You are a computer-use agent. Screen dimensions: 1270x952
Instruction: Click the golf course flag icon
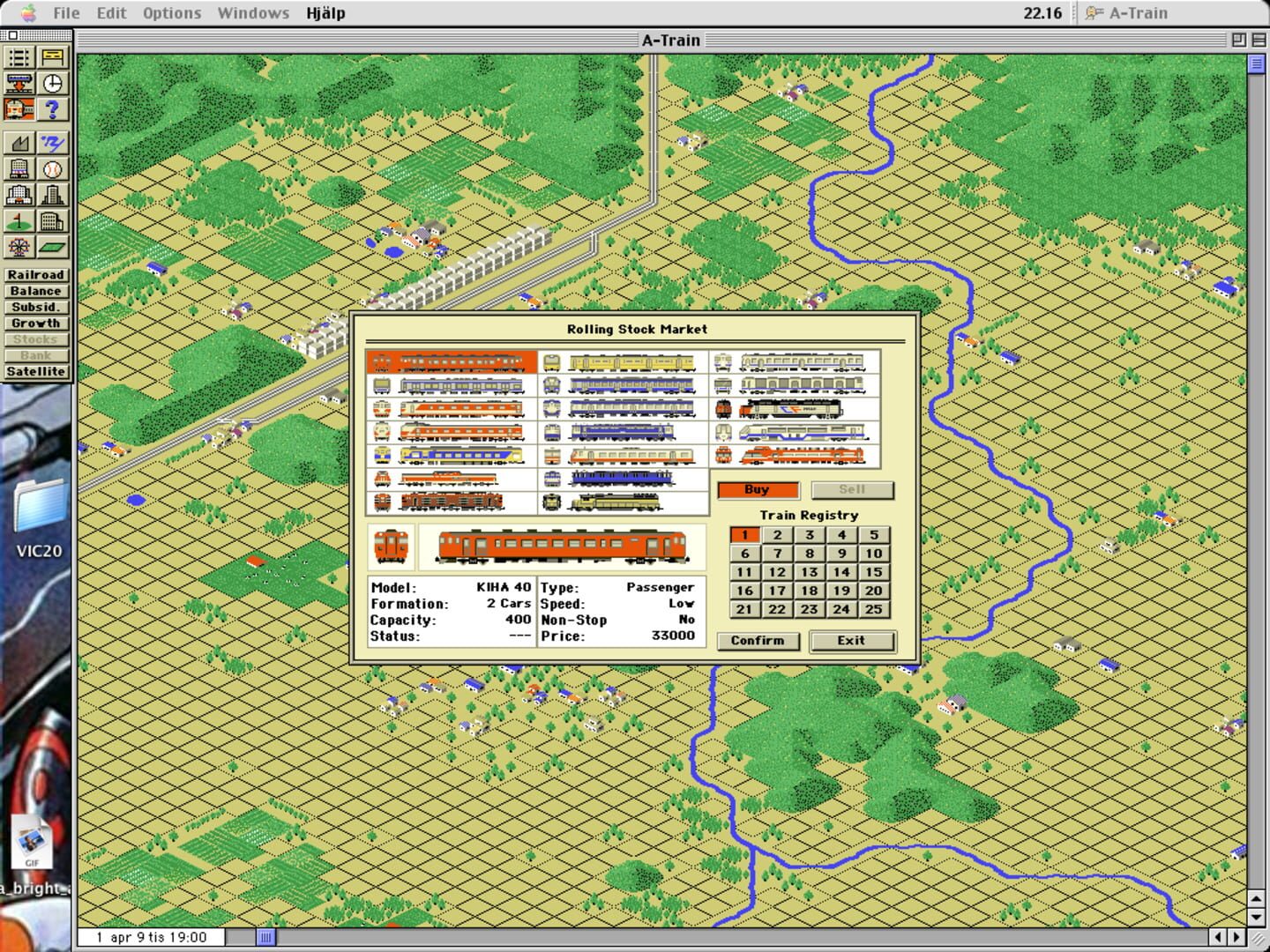(19, 221)
